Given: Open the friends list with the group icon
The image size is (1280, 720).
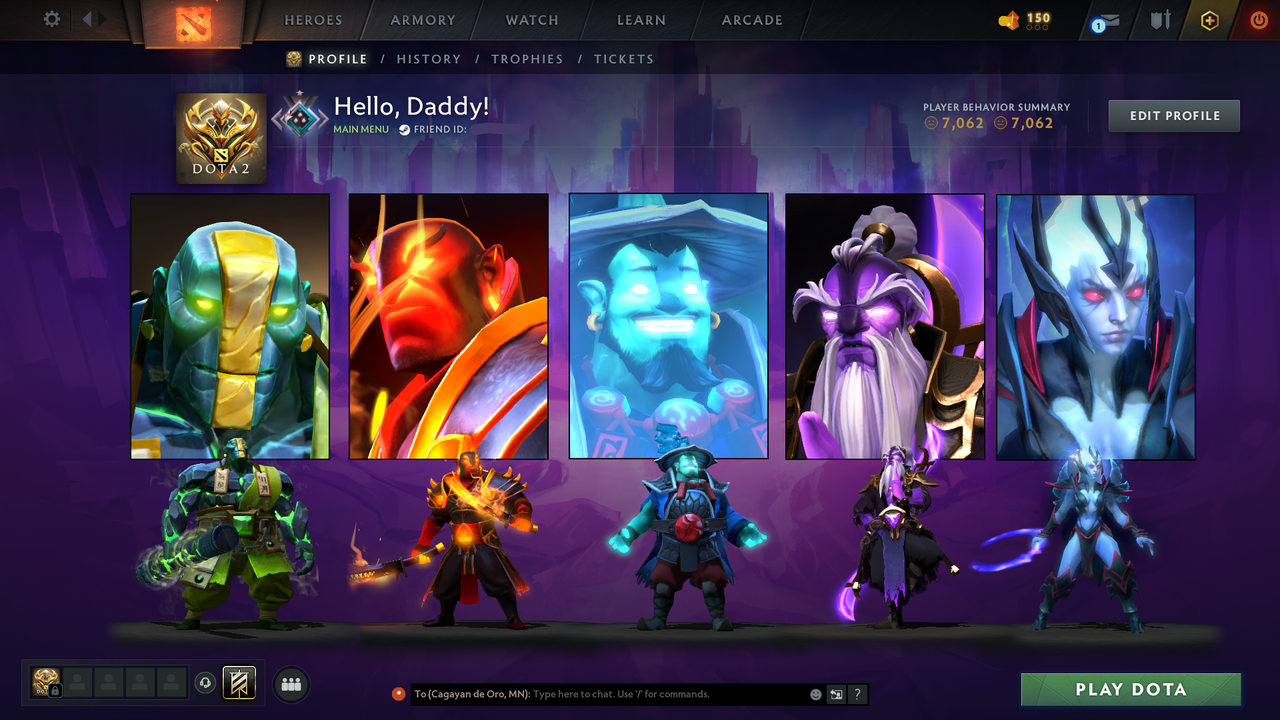Looking at the screenshot, I should (x=289, y=684).
